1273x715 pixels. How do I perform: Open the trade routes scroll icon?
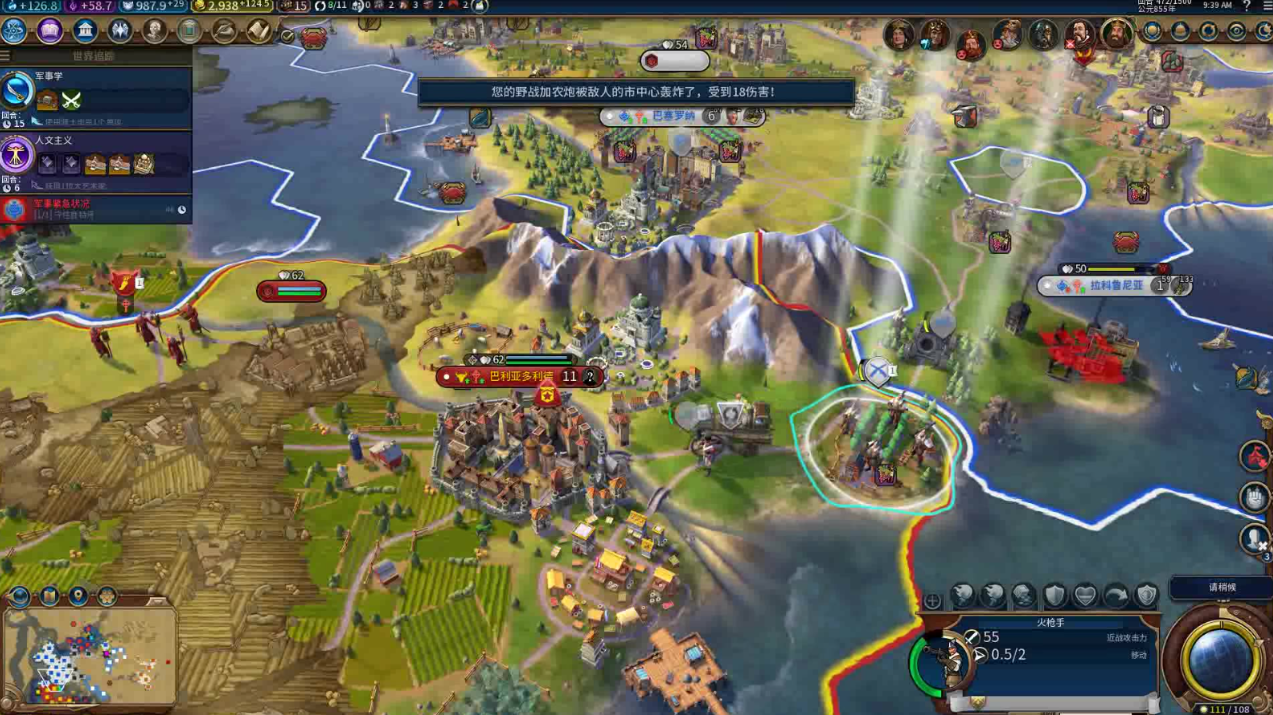click(258, 31)
